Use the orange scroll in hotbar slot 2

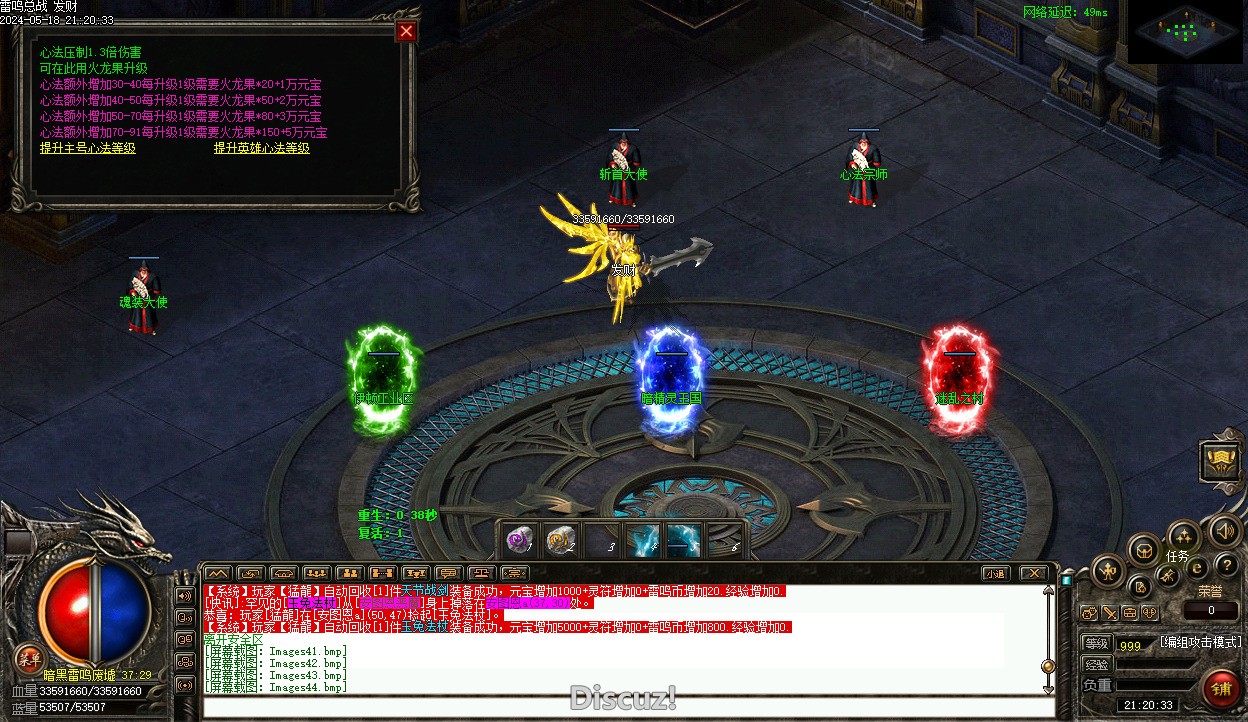click(x=562, y=540)
